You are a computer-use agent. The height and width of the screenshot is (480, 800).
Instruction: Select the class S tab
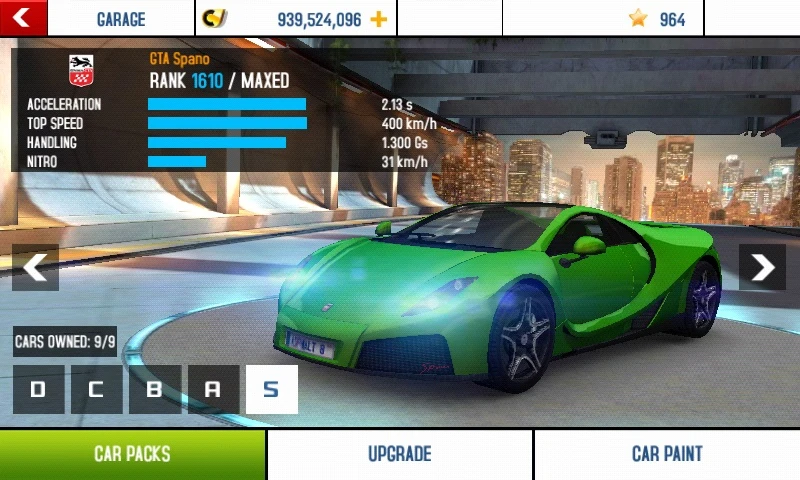[271, 390]
